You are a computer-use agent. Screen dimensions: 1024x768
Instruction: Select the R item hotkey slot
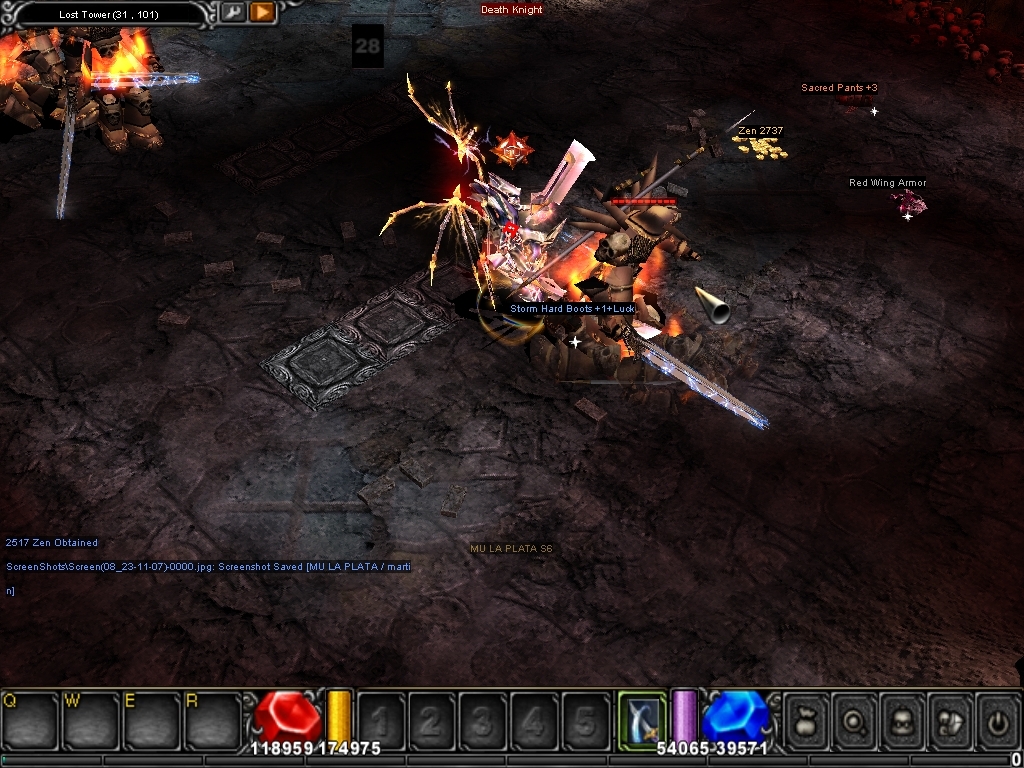click(x=211, y=718)
